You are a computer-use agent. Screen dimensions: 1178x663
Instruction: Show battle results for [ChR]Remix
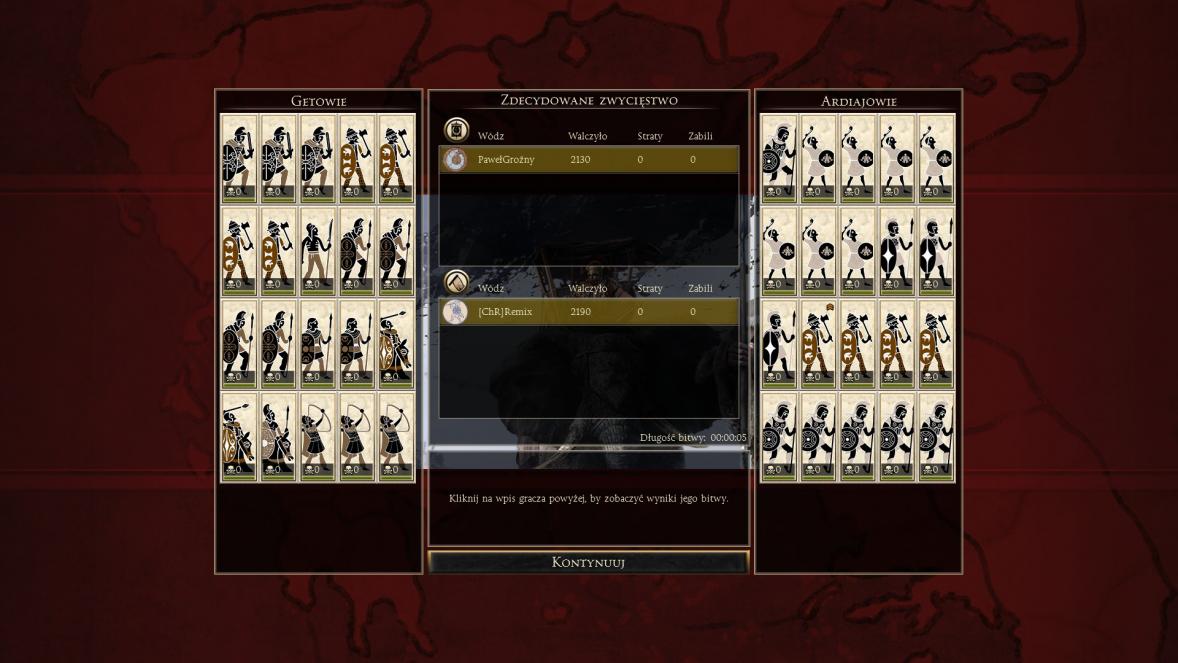click(x=588, y=312)
